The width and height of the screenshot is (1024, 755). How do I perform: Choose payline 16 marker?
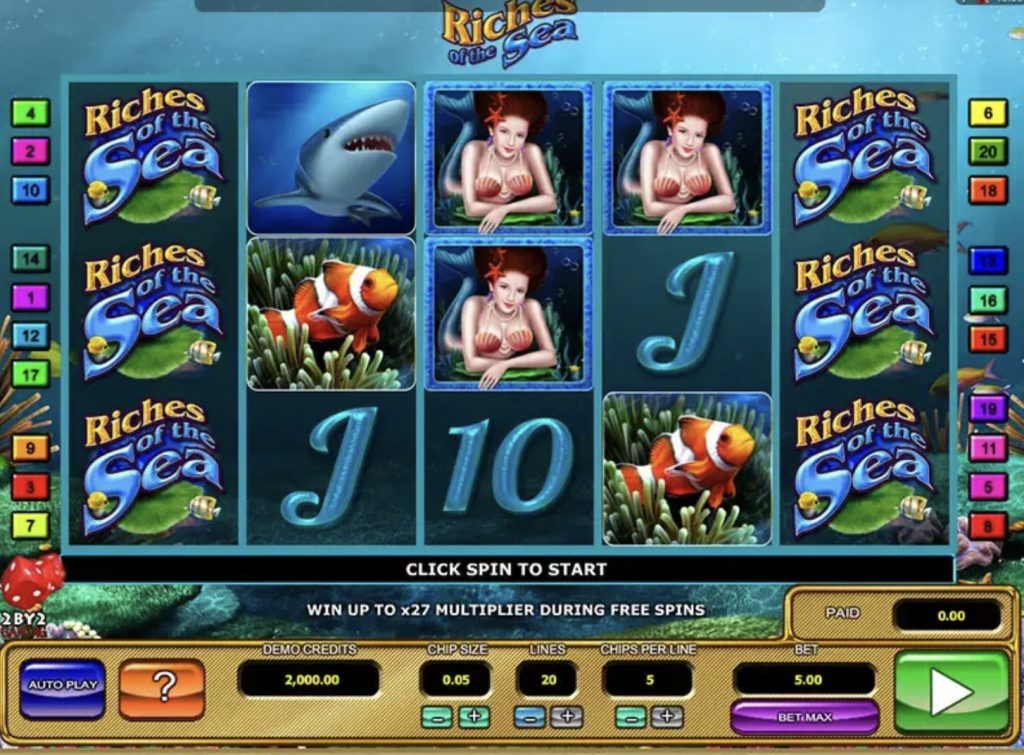988,300
